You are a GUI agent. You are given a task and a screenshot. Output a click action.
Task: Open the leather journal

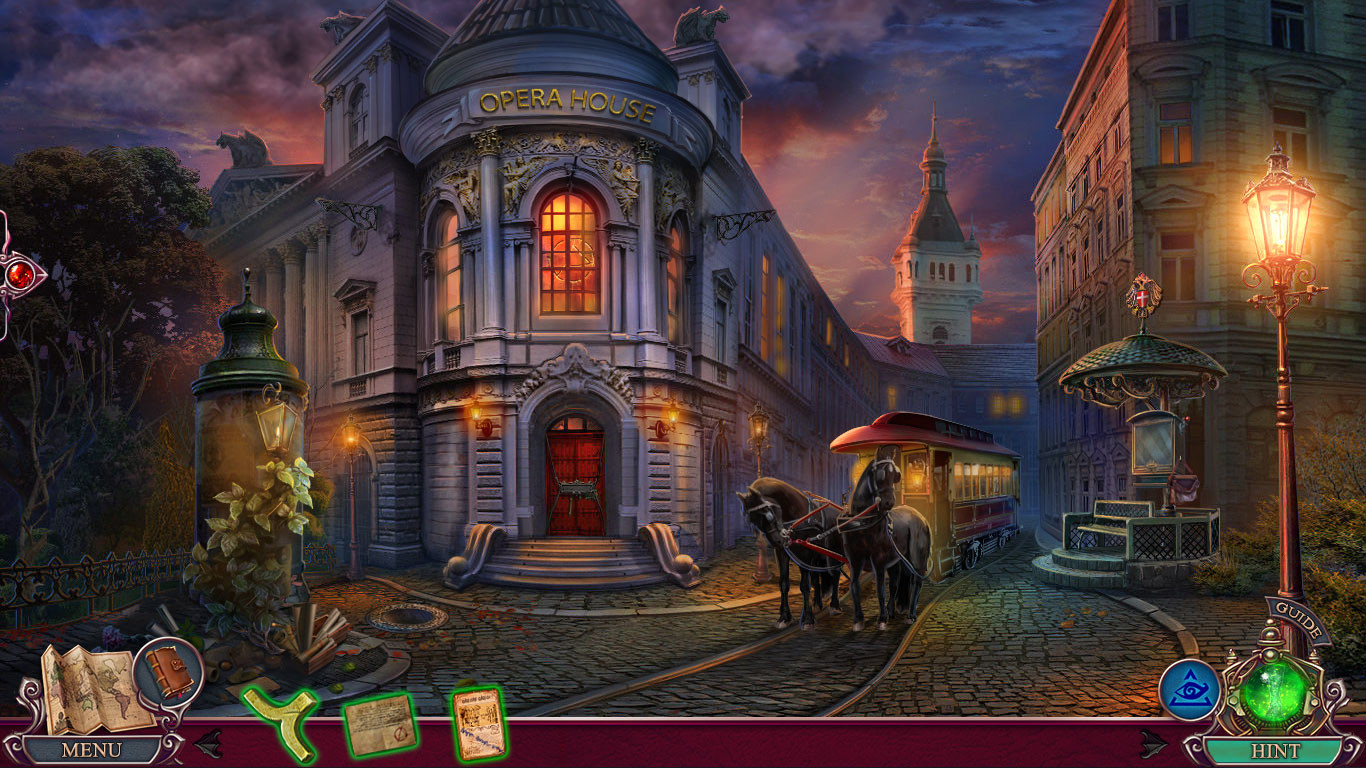tap(167, 668)
